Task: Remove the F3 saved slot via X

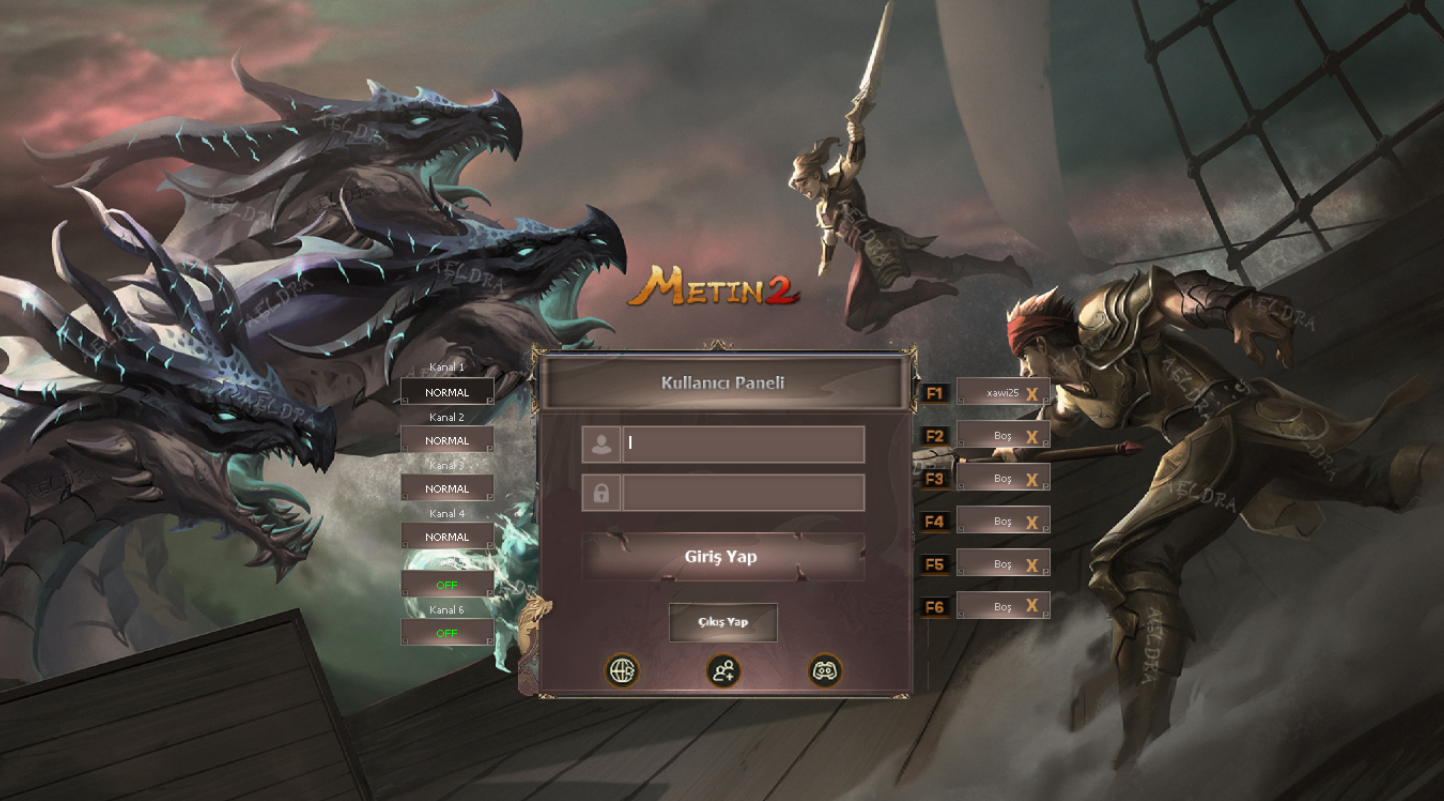Action: tap(1032, 479)
